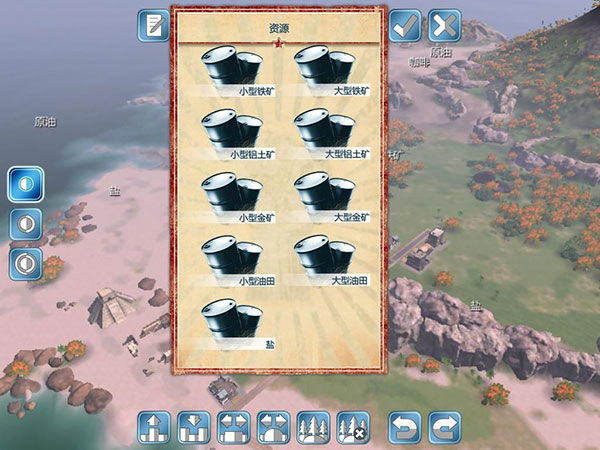Confirm with the checkmark button
Image resolution: width=600 pixels, height=450 pixels.
tap(405, 25)
